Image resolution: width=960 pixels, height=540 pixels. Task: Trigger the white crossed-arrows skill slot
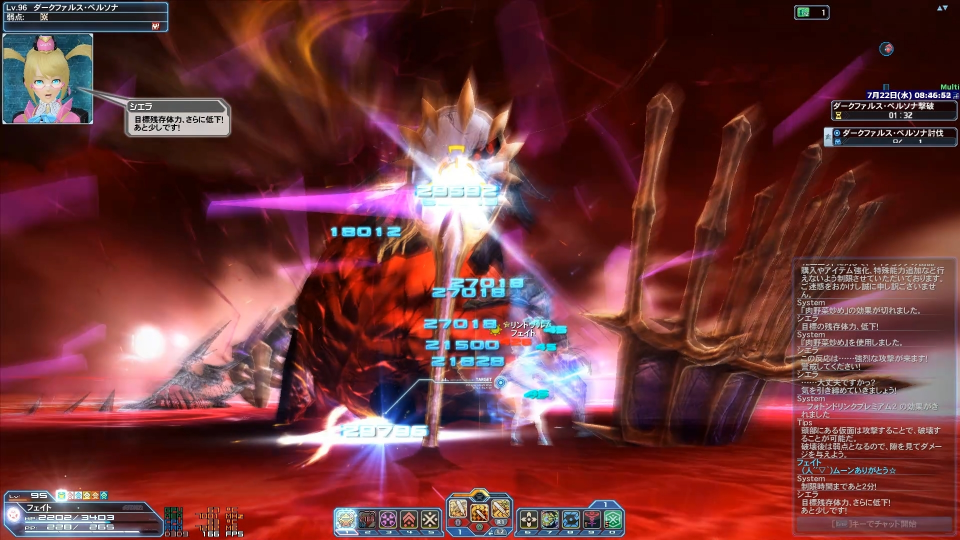tap(429, 519)
